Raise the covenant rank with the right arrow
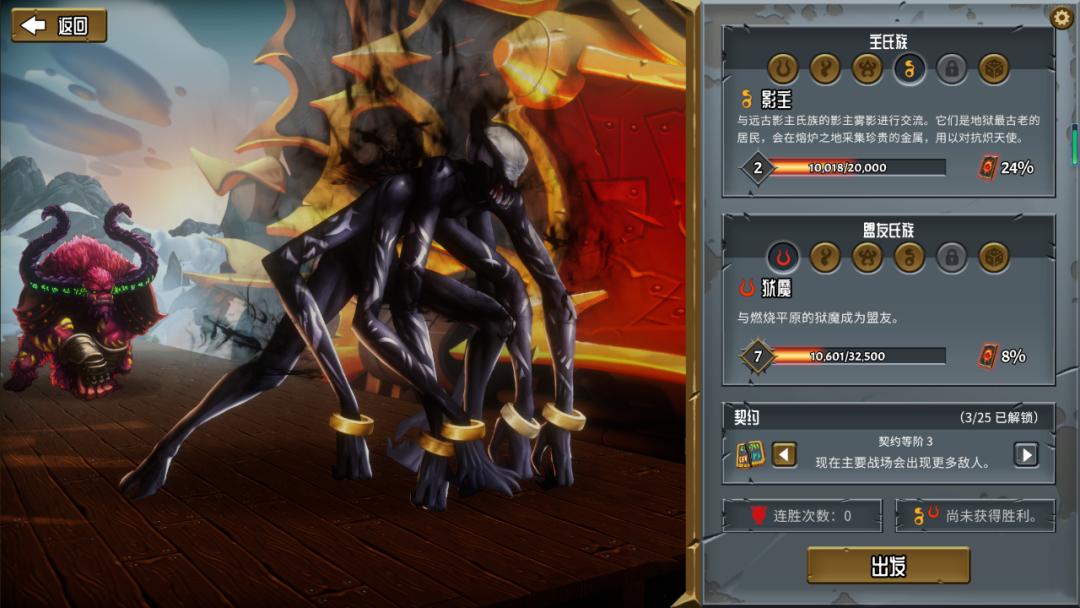The image size is (1080, 608). (x=1026, y=455)
